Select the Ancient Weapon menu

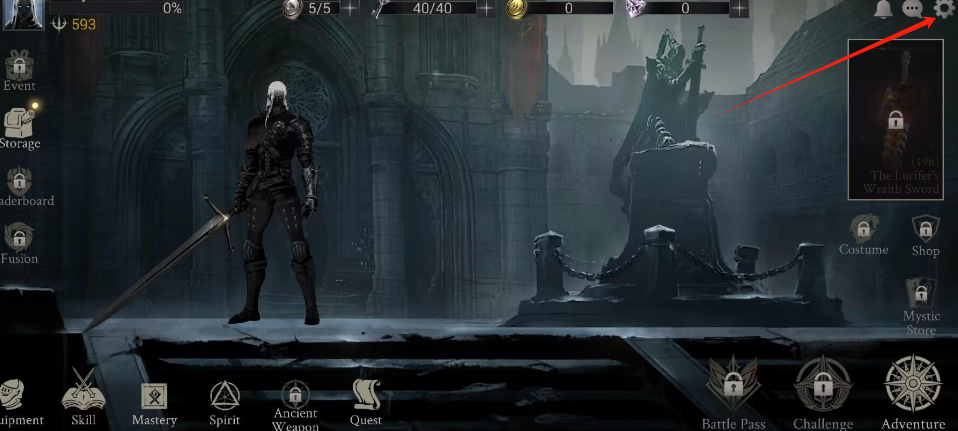[x=295, y=400]
